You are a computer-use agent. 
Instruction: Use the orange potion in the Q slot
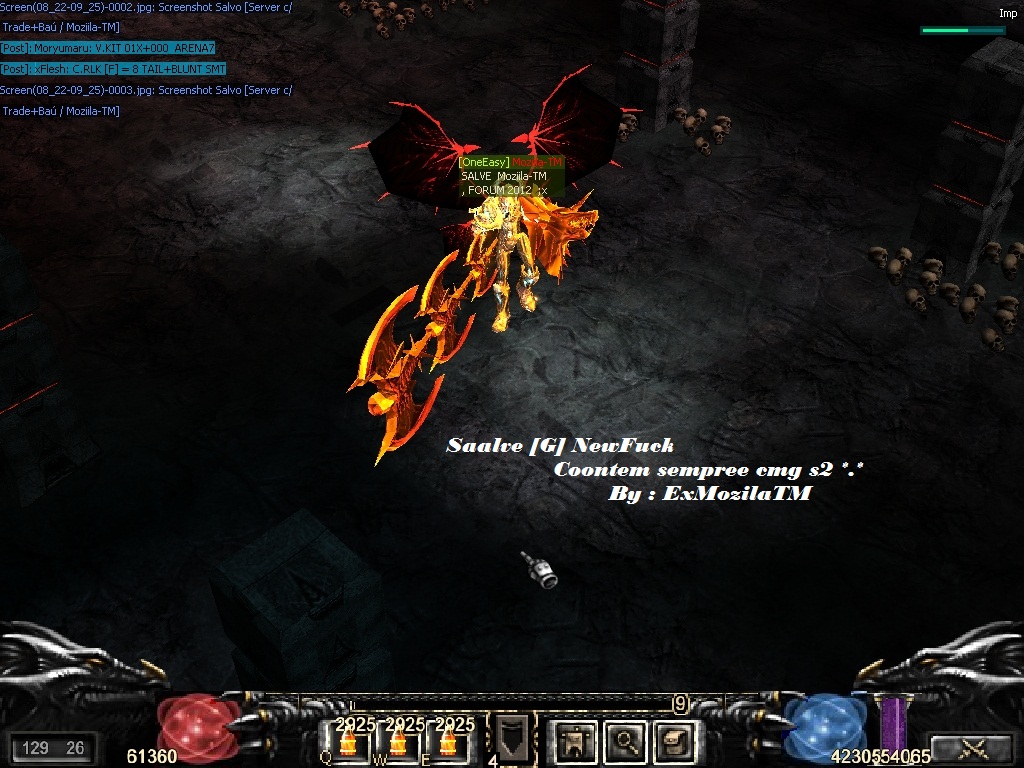[348, 743]
